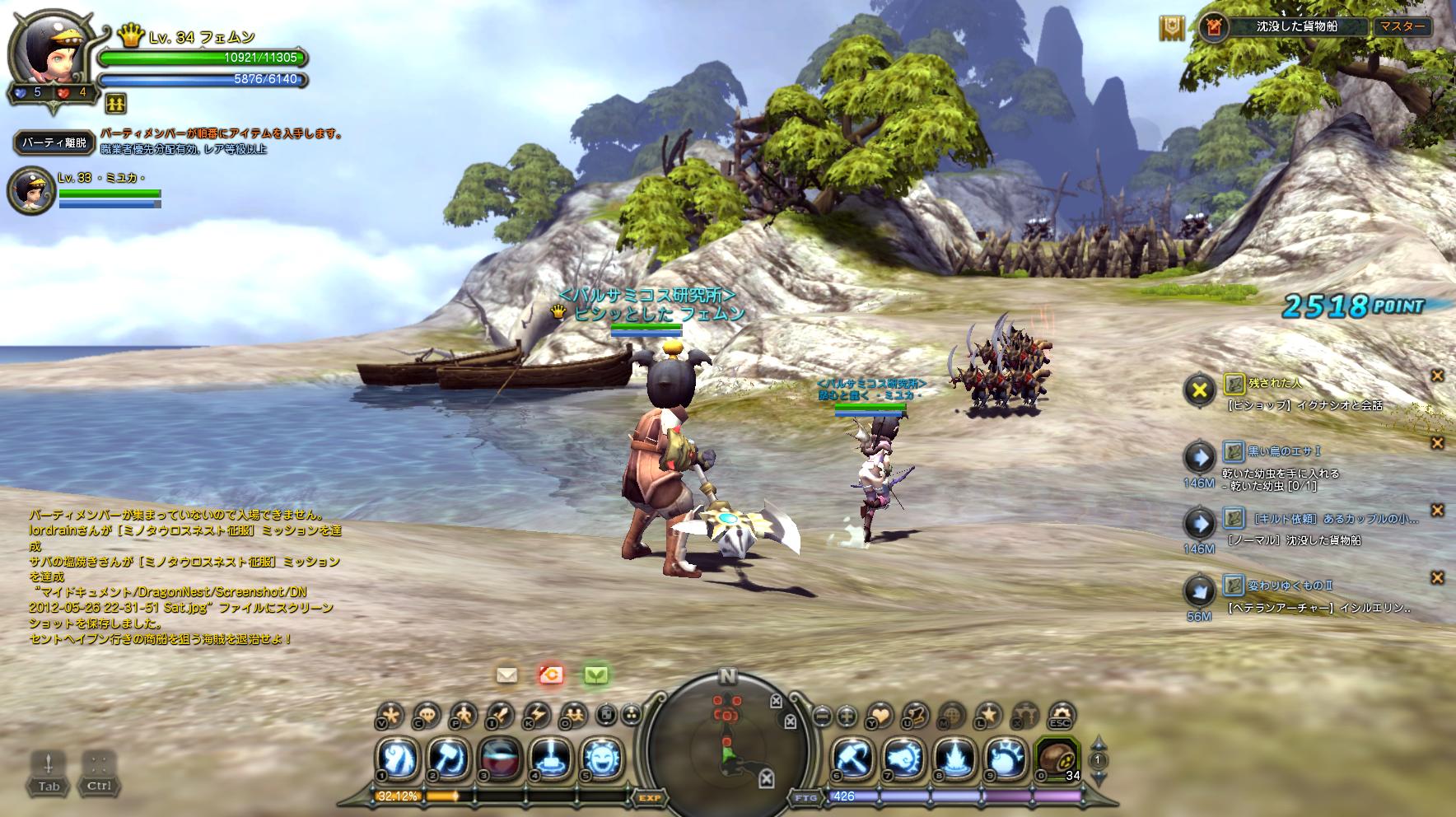The height and width of the screenshot is (817, 1456).
Task: Open the heart icon with Y hotkey
Action: [880, 715]
